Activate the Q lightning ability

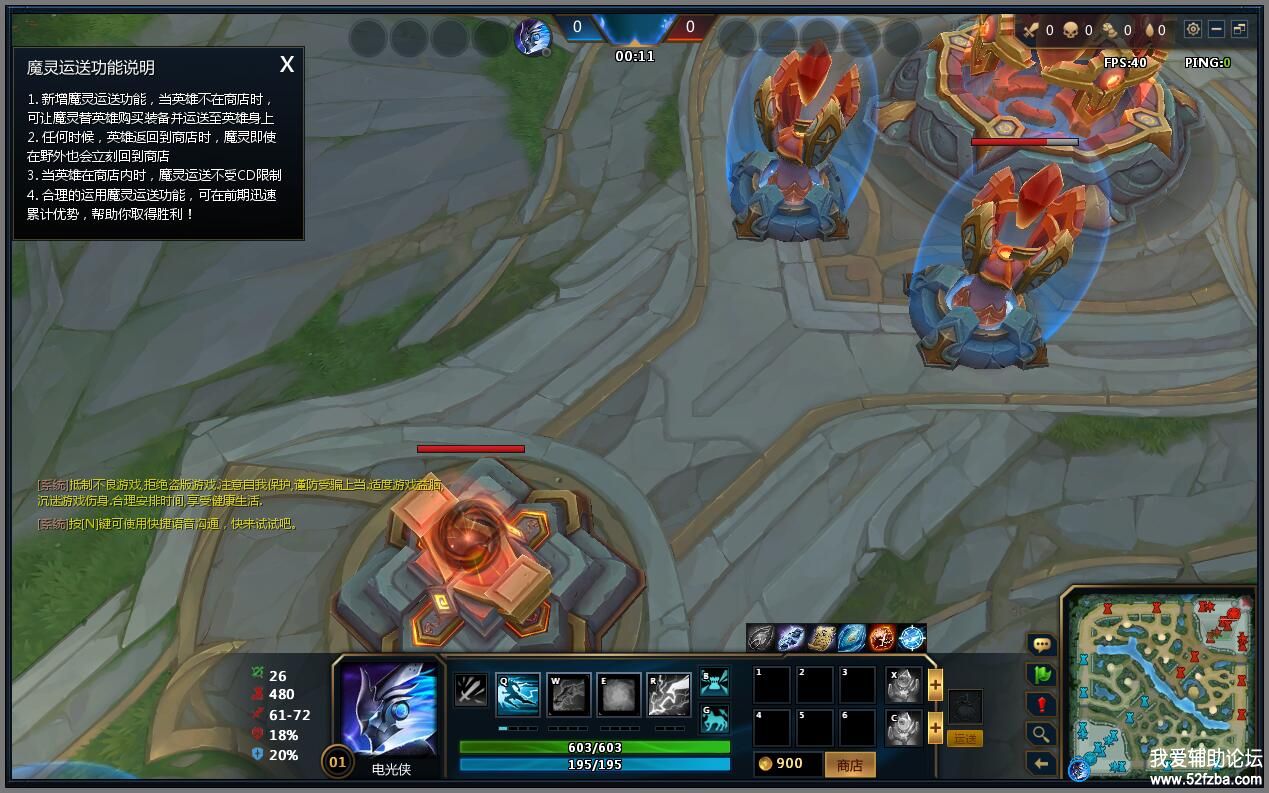coord(518,694)
